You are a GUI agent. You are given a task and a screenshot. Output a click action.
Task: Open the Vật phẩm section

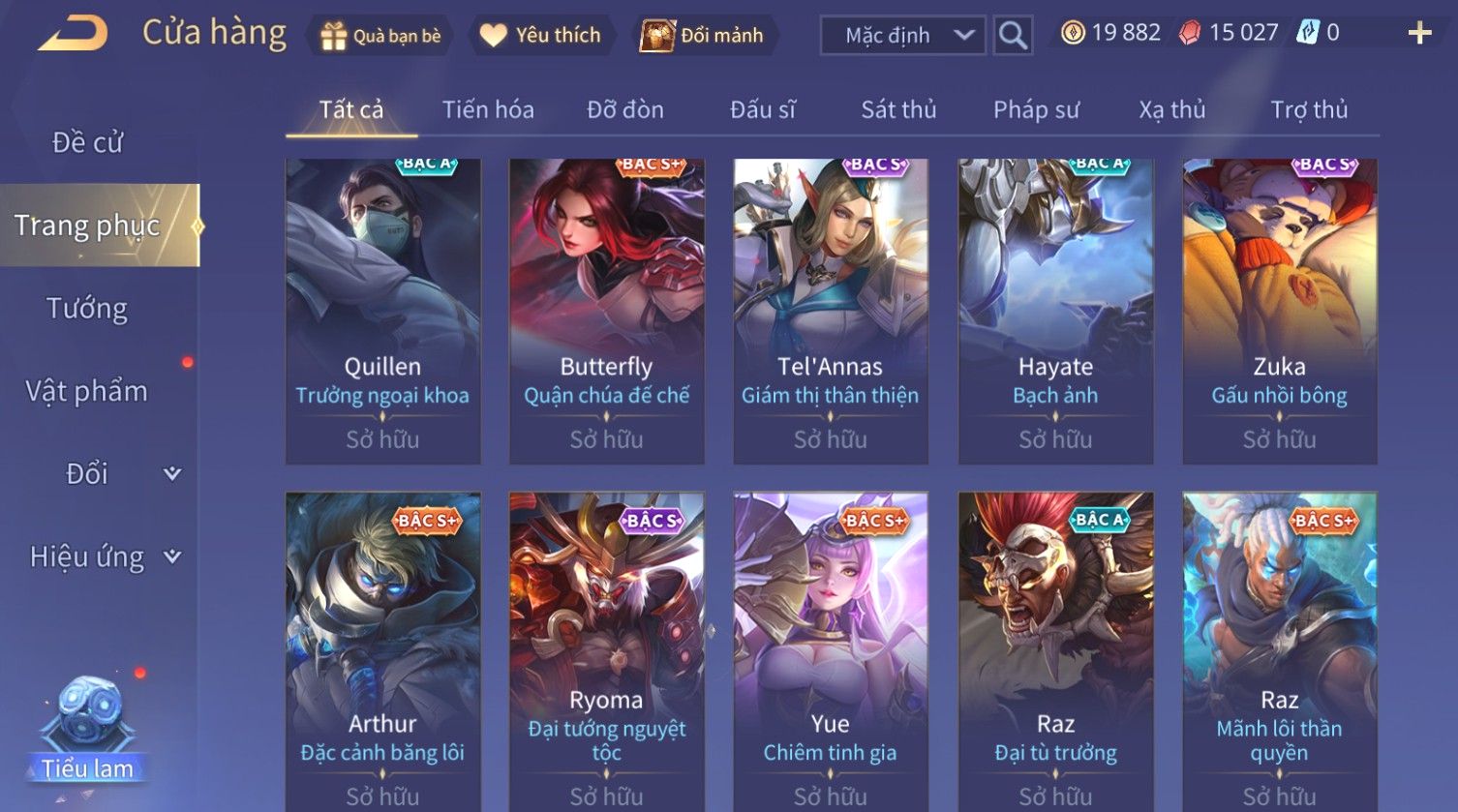pyautogui.click(x=87, y=391)
